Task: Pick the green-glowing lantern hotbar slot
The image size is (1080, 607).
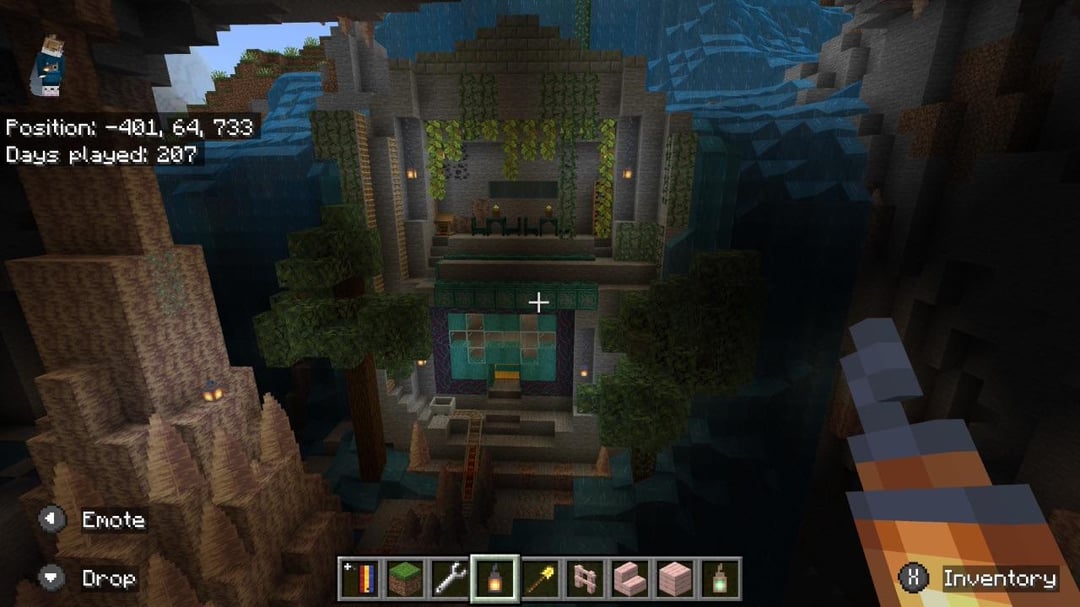Action: (718, 577)
